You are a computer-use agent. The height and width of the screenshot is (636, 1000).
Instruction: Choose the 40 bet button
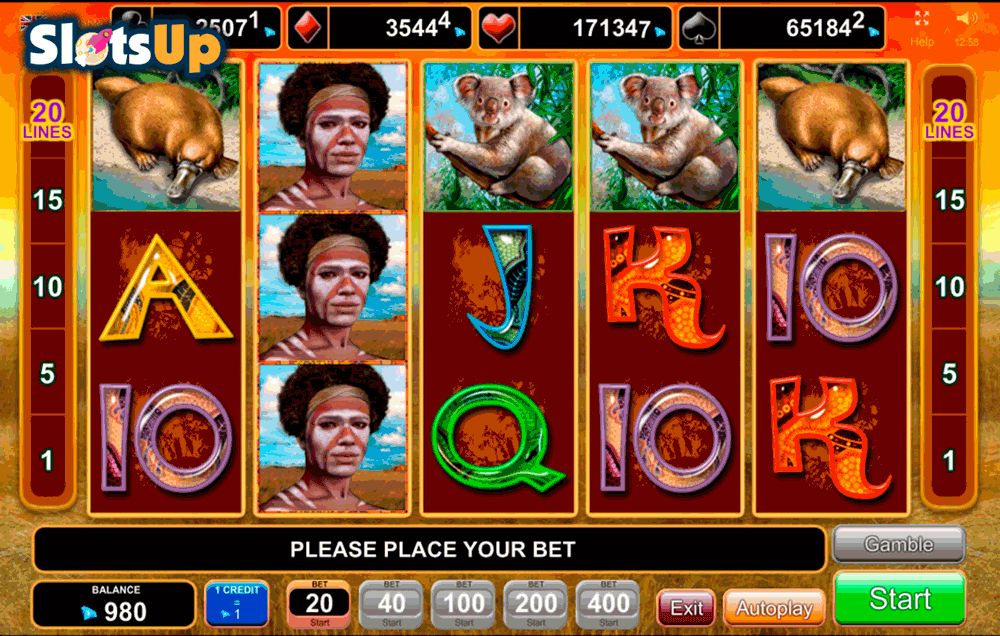click(391, 604)
